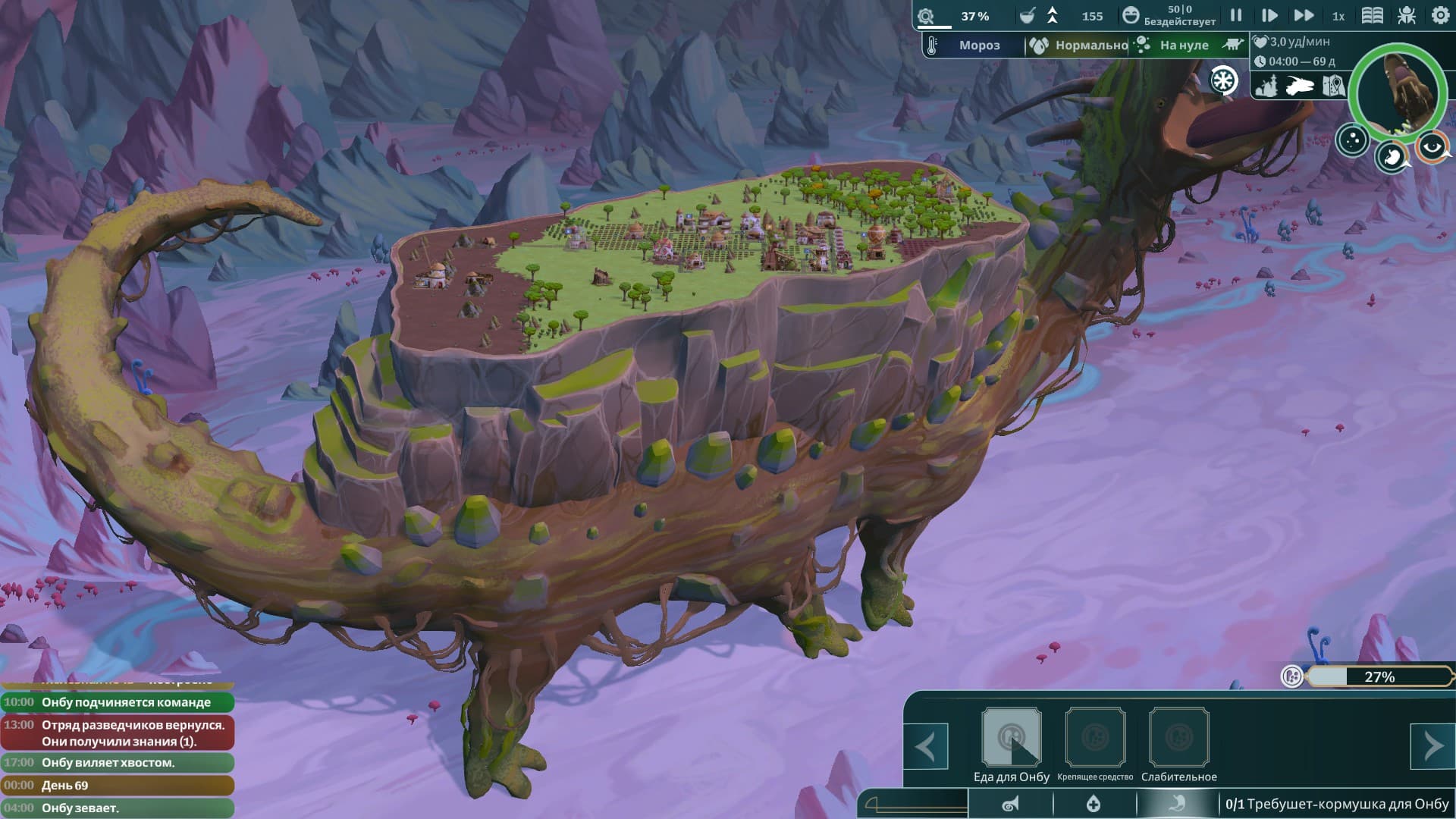The height and width of the screenshot is (819, 1456).
Task: Switch to the healing drop tab
Action: click(1094, 804)
